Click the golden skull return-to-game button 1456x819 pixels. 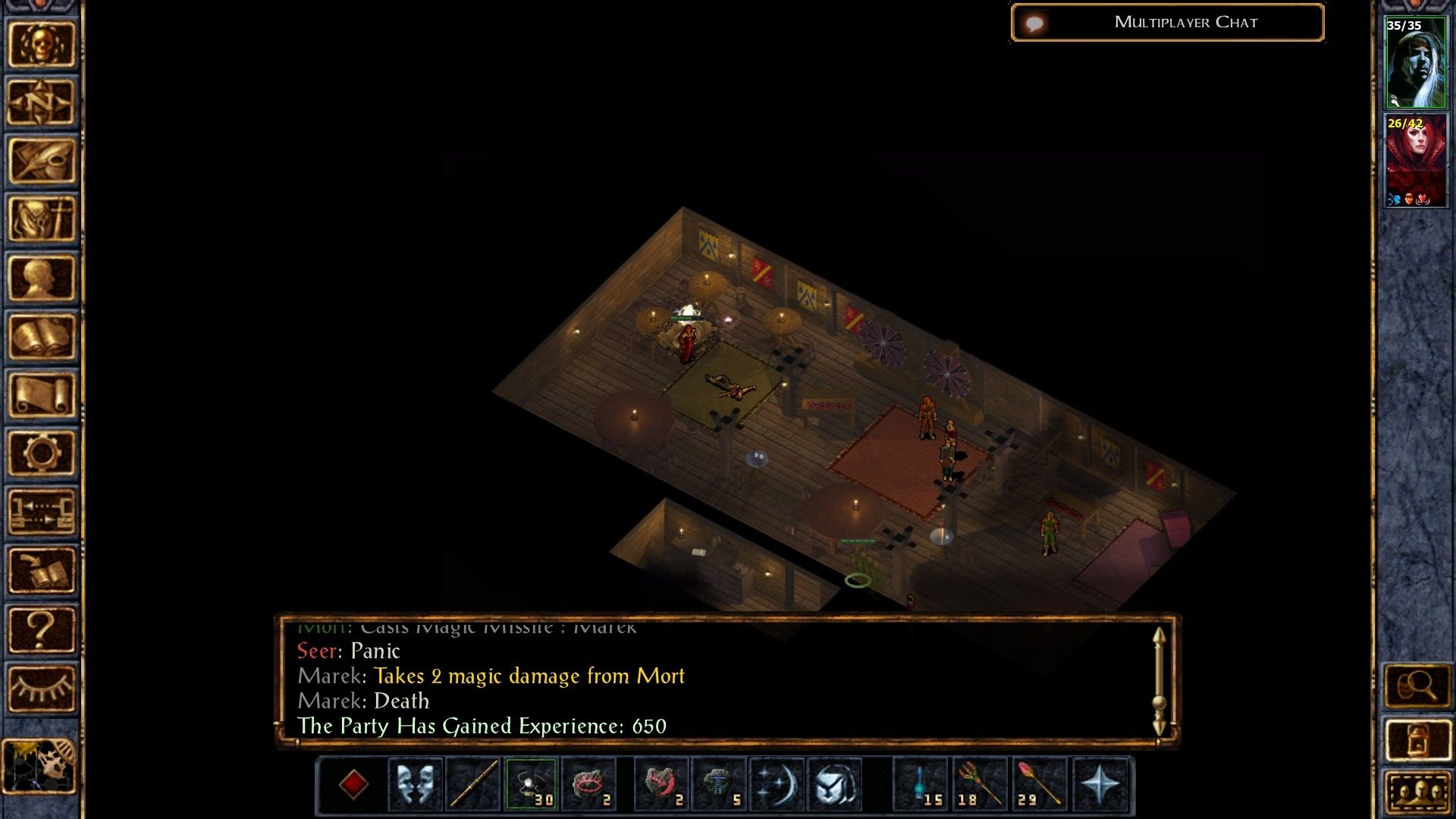point(42,45)
